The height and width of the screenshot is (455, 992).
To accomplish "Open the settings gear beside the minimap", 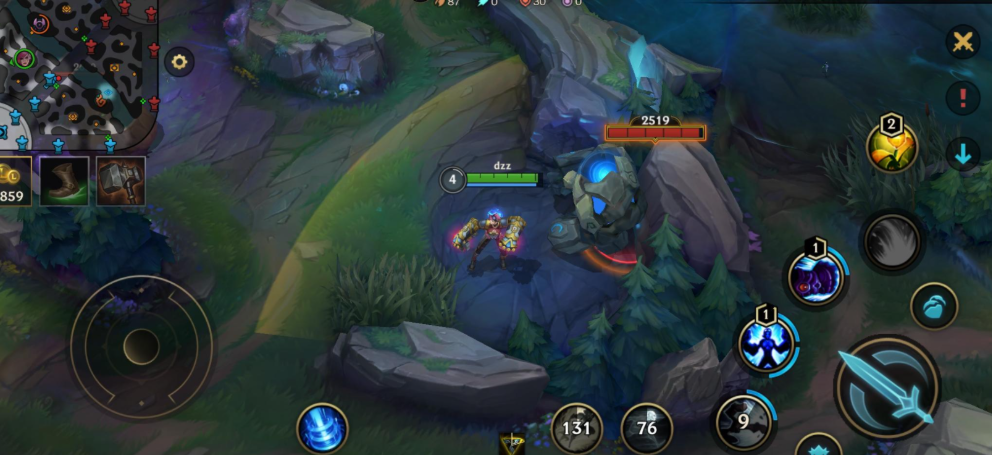I will [x=179, y=62].
